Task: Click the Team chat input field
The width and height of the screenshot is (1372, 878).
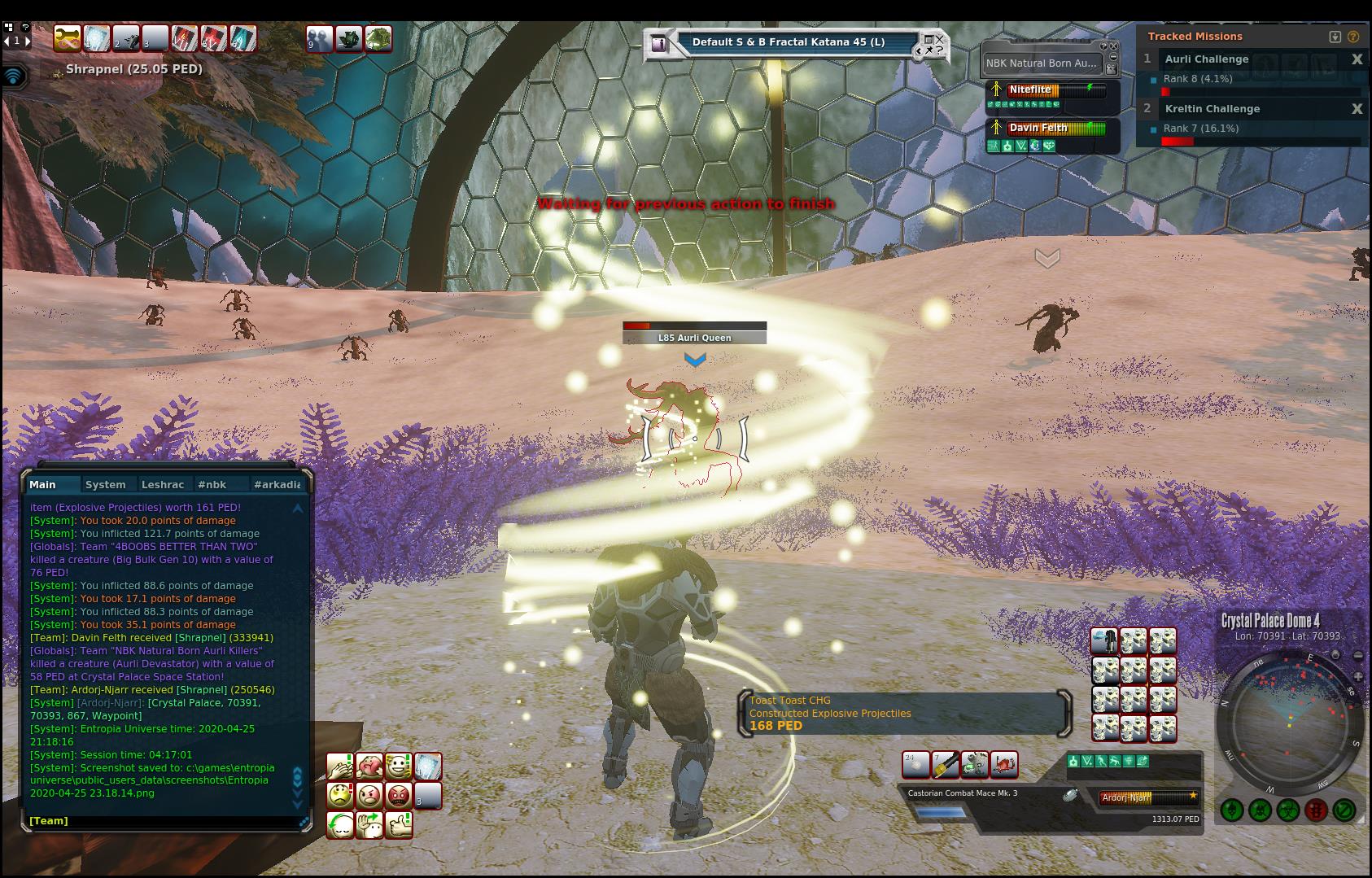Action: click(163, 820)
